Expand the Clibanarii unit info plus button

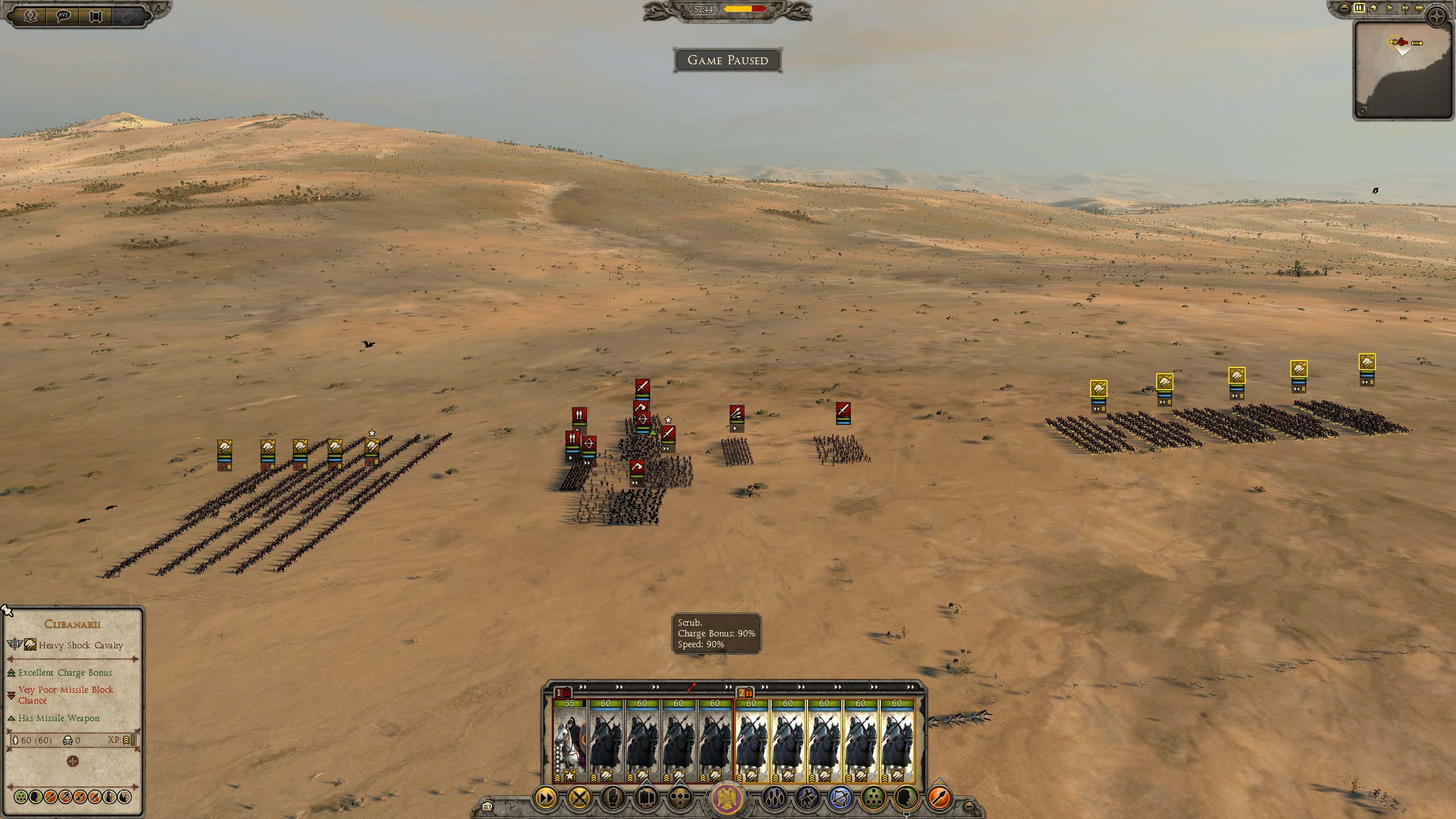coord(73,761)
